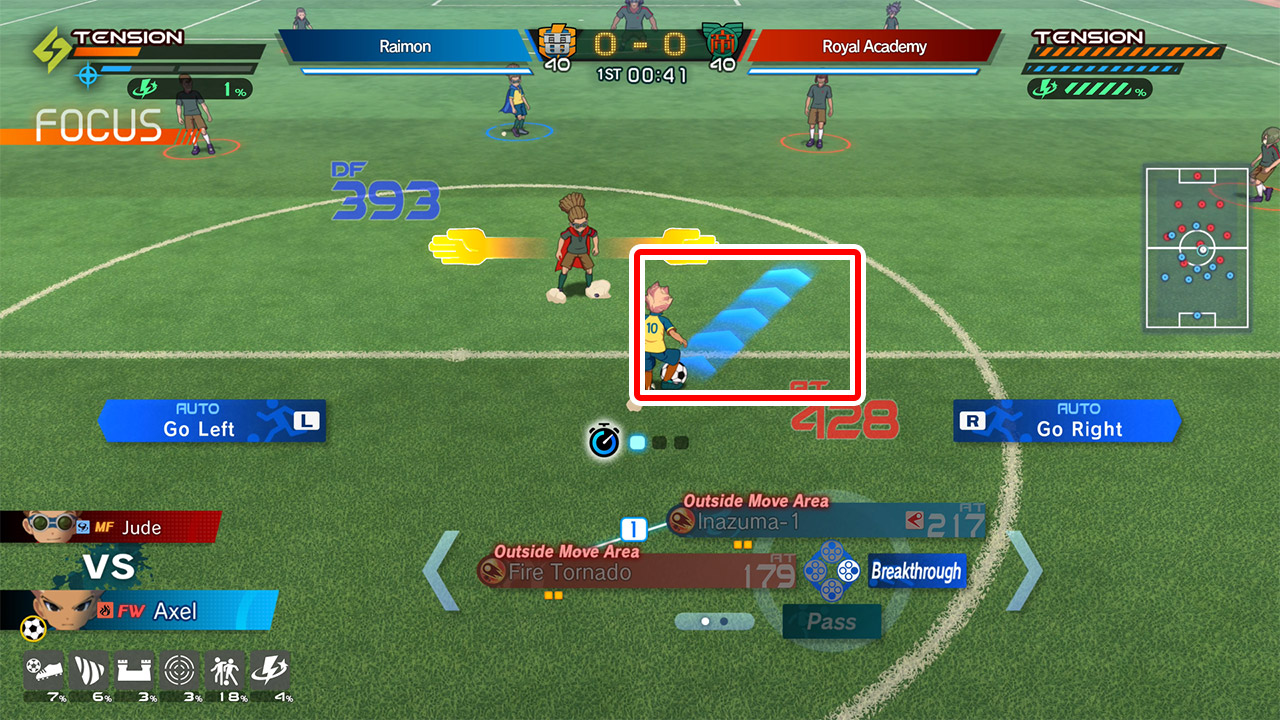Image resolution: width=1280 pixels, height=720 pixels.
Task: Select the Fire Tornado special move
Action: pyautogui.click(x=635, y=572)
